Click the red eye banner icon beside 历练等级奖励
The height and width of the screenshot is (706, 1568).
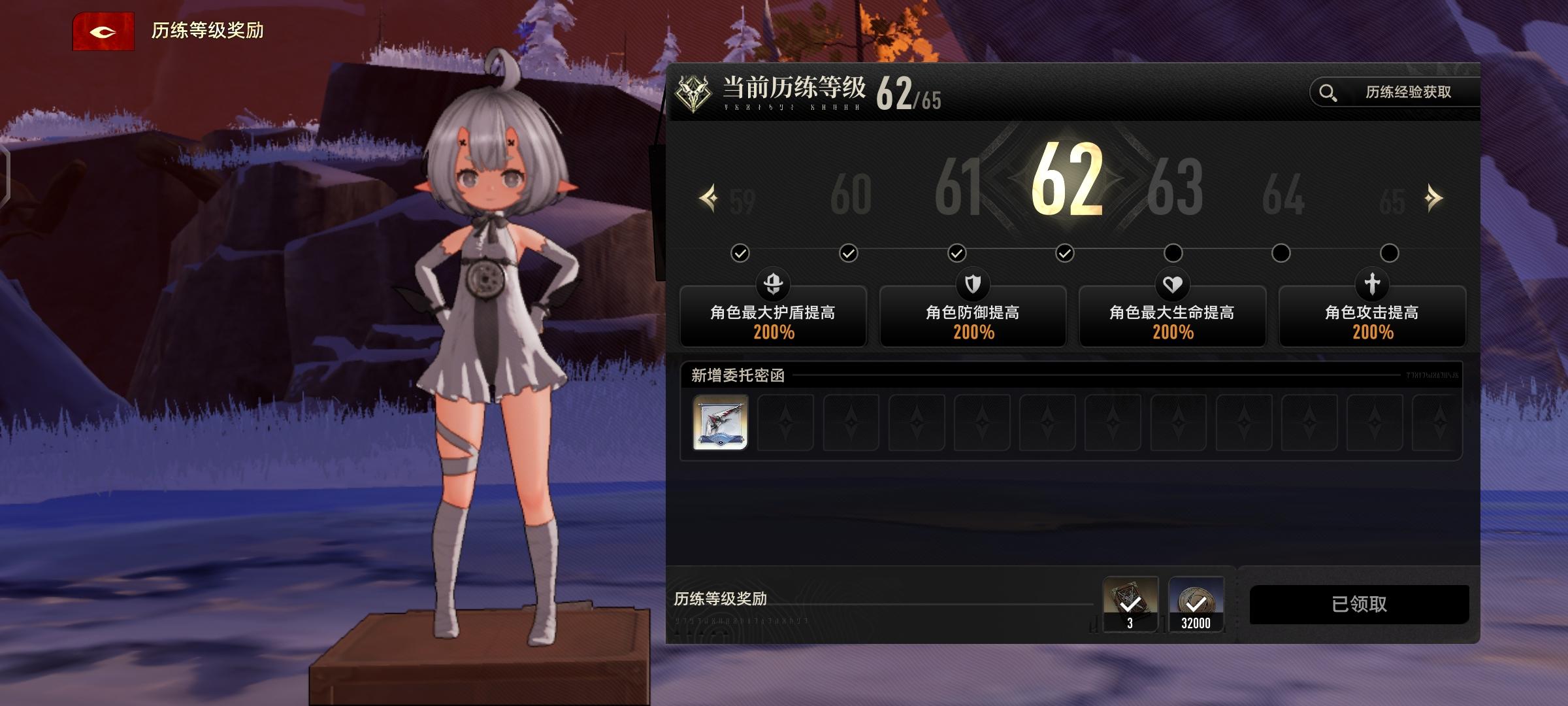click(x=104, y=30)
